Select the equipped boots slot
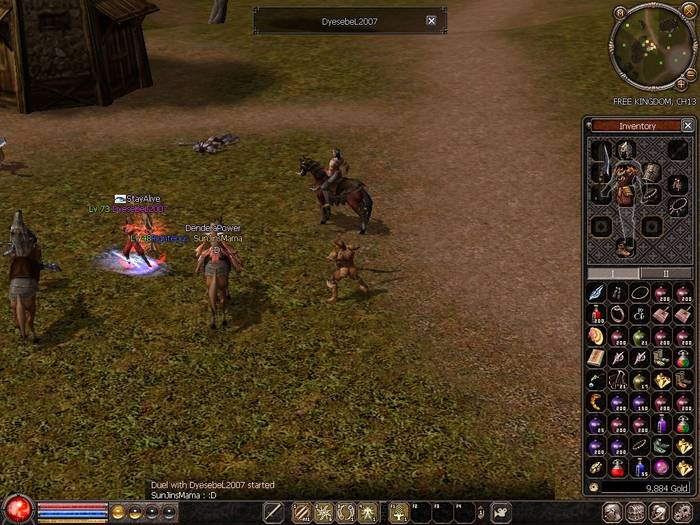Image resolution: width=700 pixels, height=525 pixels. (x=625, y=247)
